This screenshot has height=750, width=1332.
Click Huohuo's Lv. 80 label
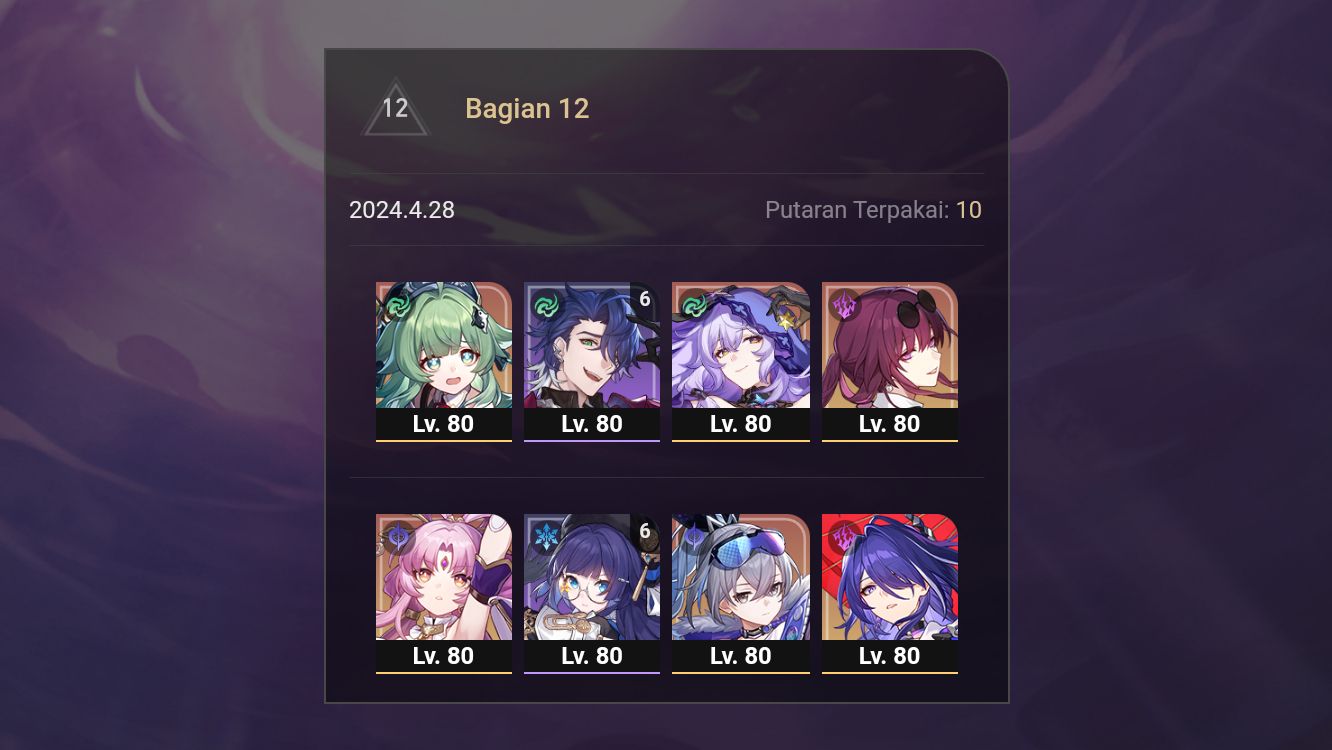point(444,424)
